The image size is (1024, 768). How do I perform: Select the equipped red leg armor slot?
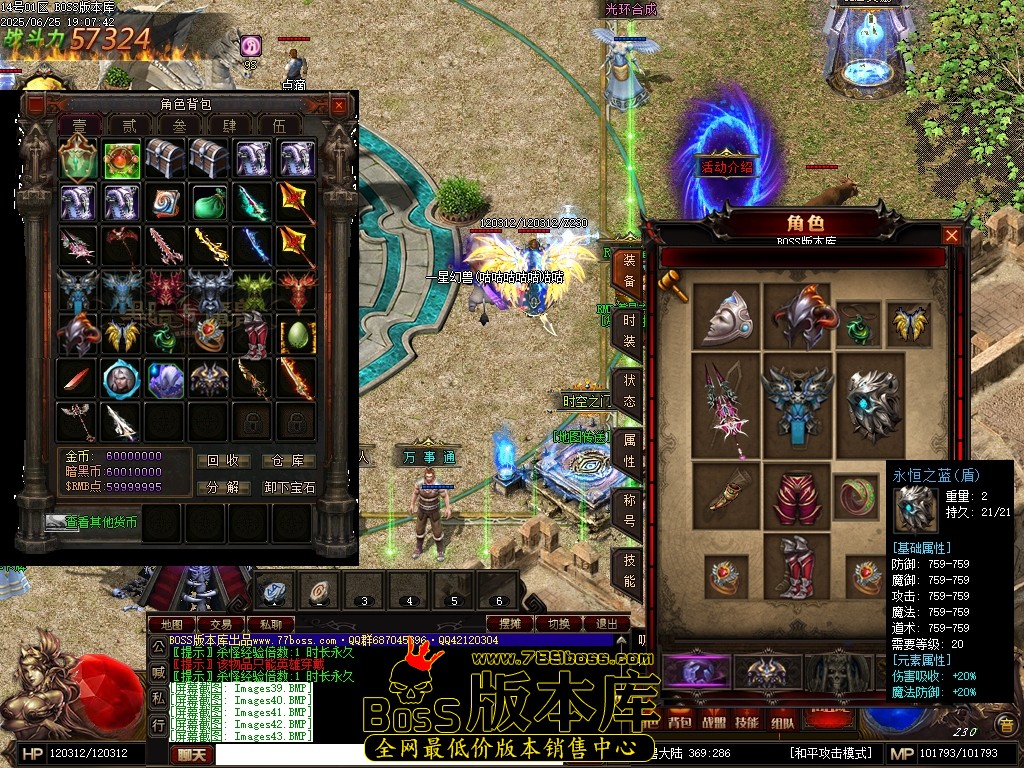pyautogui.click(x=796, y=495)
